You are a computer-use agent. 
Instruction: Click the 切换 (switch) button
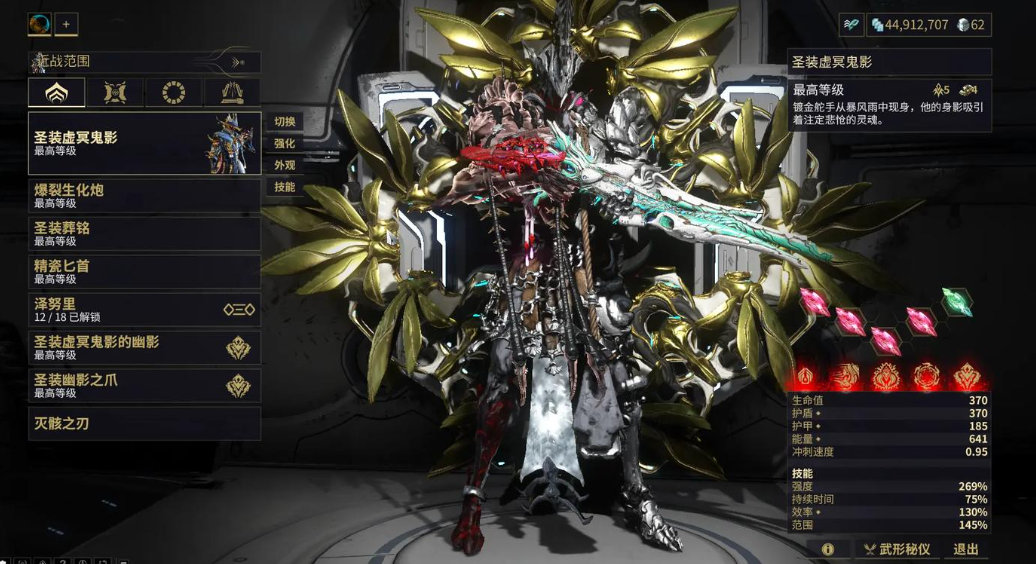coord(285,122)
